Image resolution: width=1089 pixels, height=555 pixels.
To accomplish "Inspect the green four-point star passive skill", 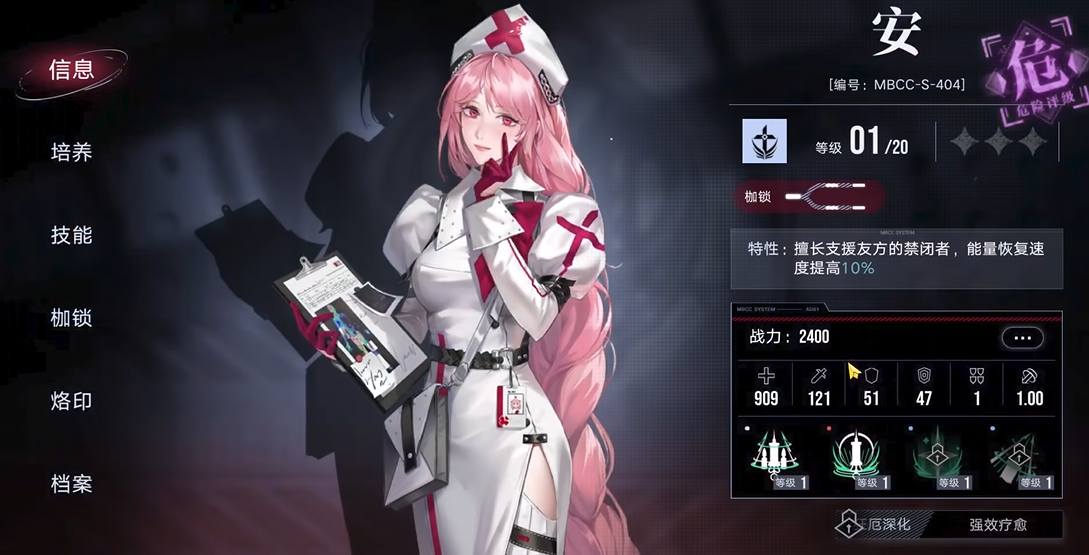I will pyautogui.click(x=939, y=460).
